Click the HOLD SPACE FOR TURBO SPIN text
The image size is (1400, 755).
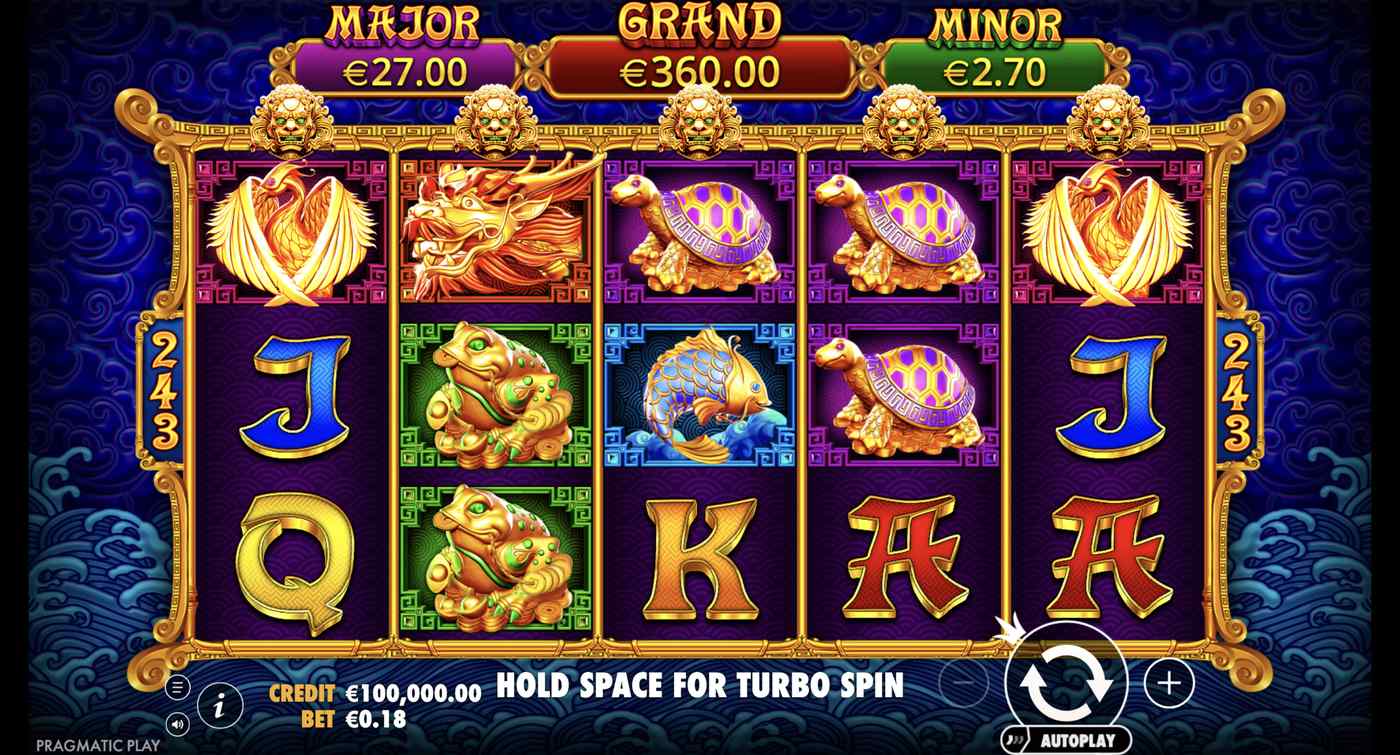tap(699, 687)
